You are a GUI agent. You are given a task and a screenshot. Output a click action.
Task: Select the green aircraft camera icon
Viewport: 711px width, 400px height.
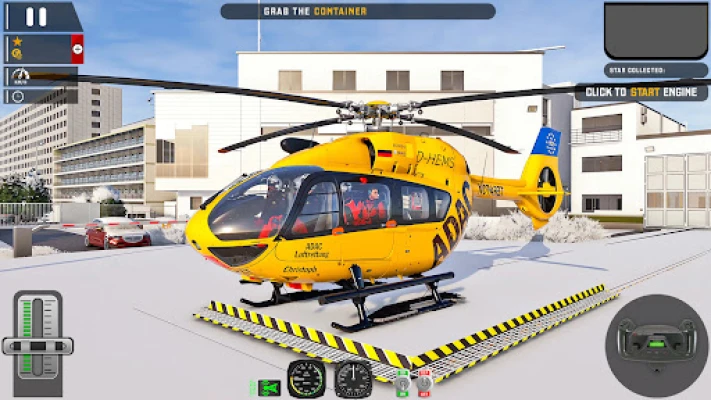pos(266,387)
